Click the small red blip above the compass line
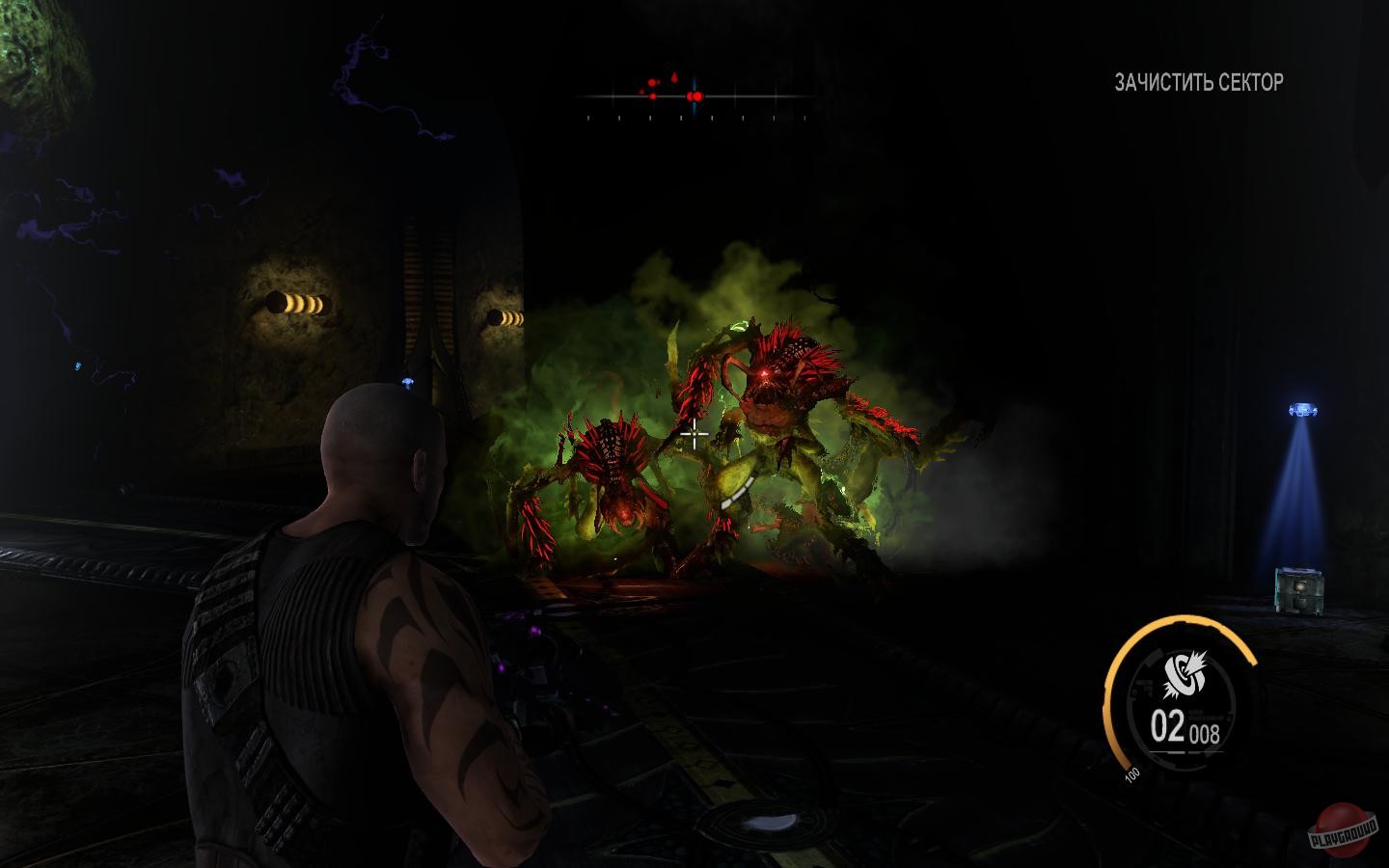 click(x=652, y=81)
